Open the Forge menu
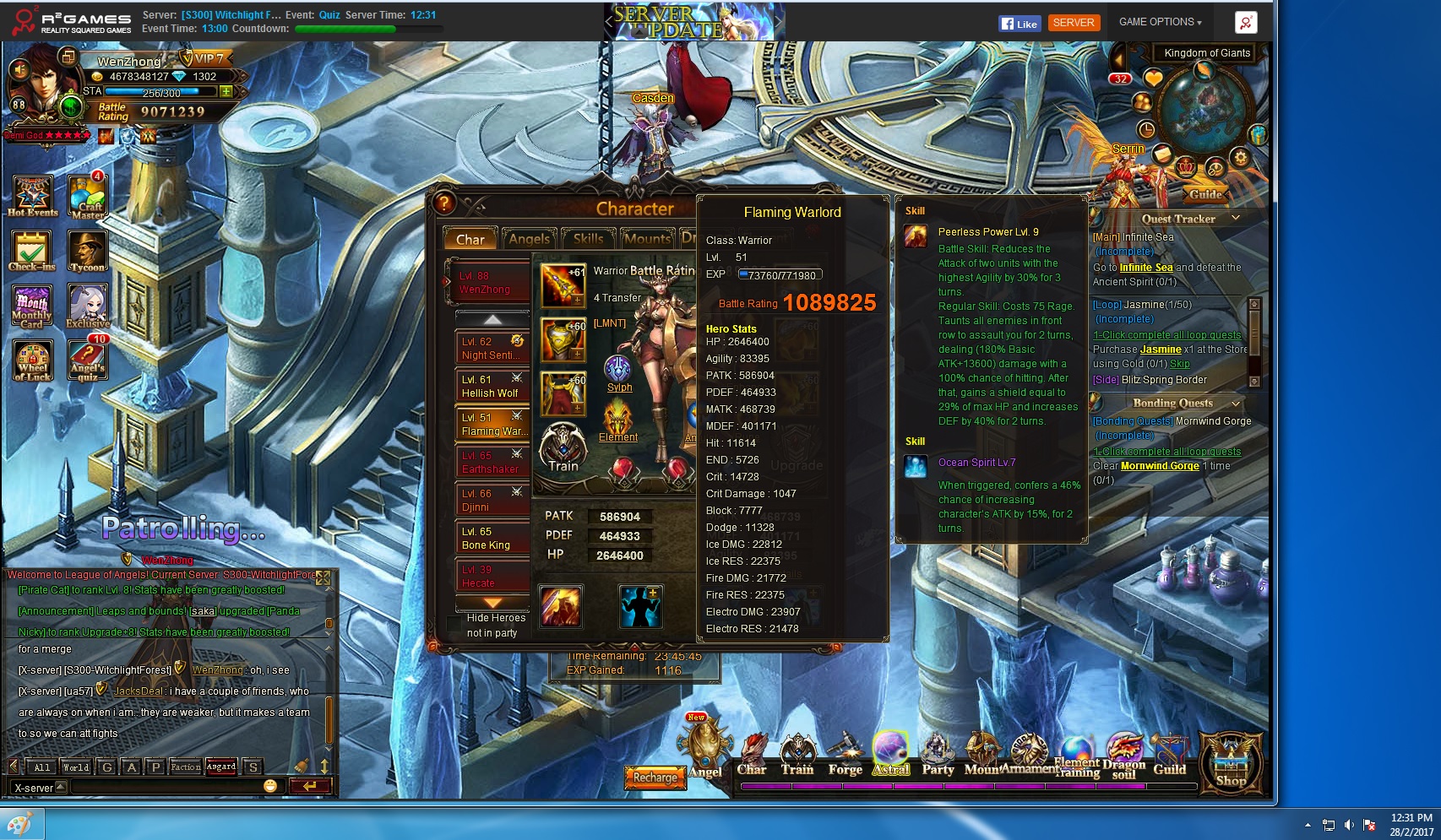Screen dimensions: 1441x840 845,754
